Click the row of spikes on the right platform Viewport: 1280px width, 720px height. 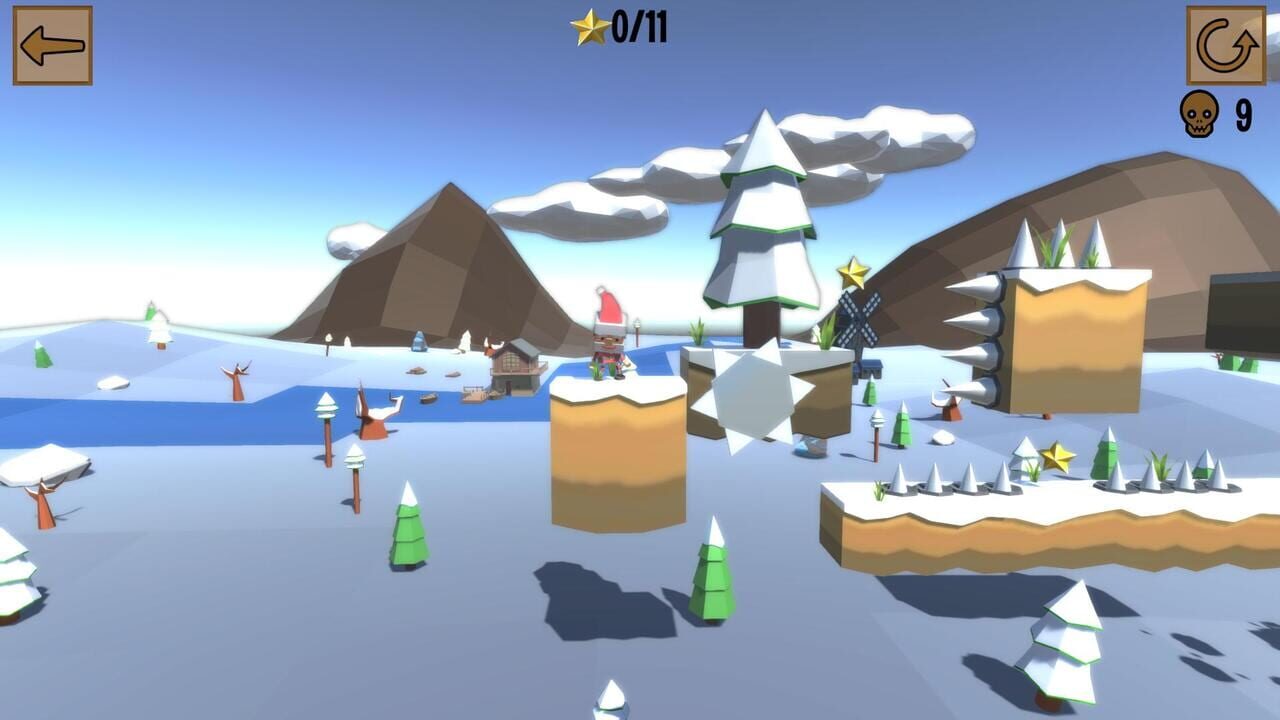950,480
